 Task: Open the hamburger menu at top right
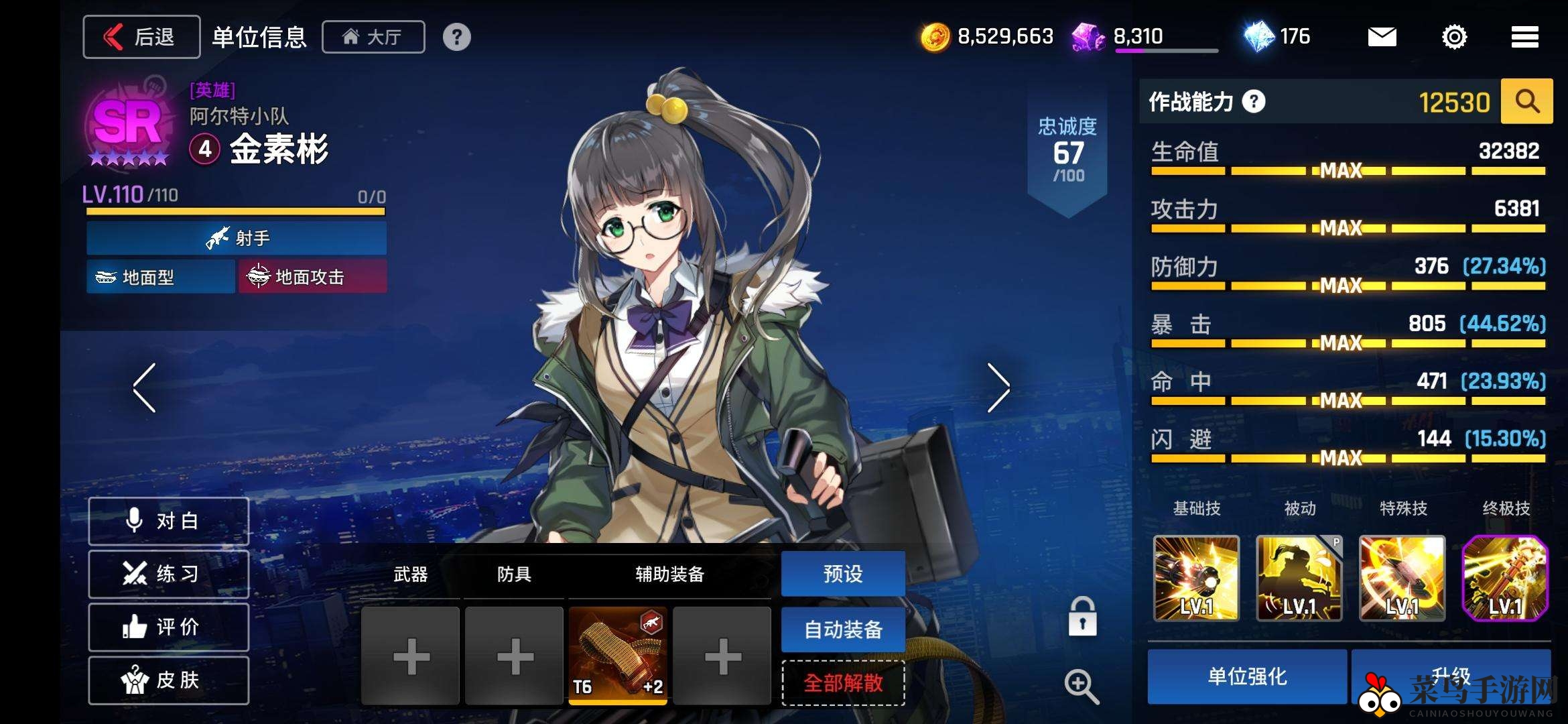pyautogui.click(x=1524, y=36)
